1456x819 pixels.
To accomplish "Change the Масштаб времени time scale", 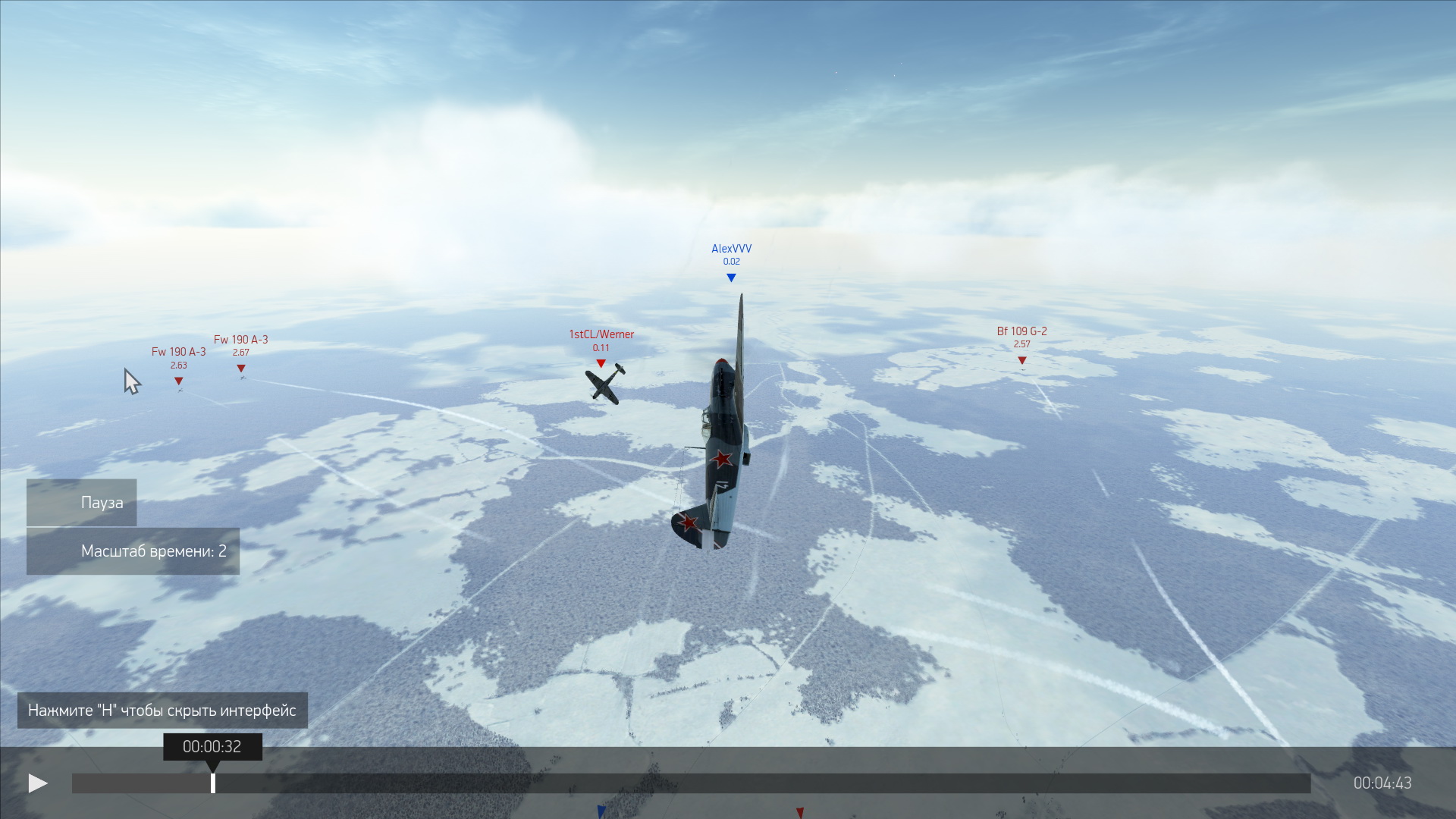I will (x=133, y=551).
